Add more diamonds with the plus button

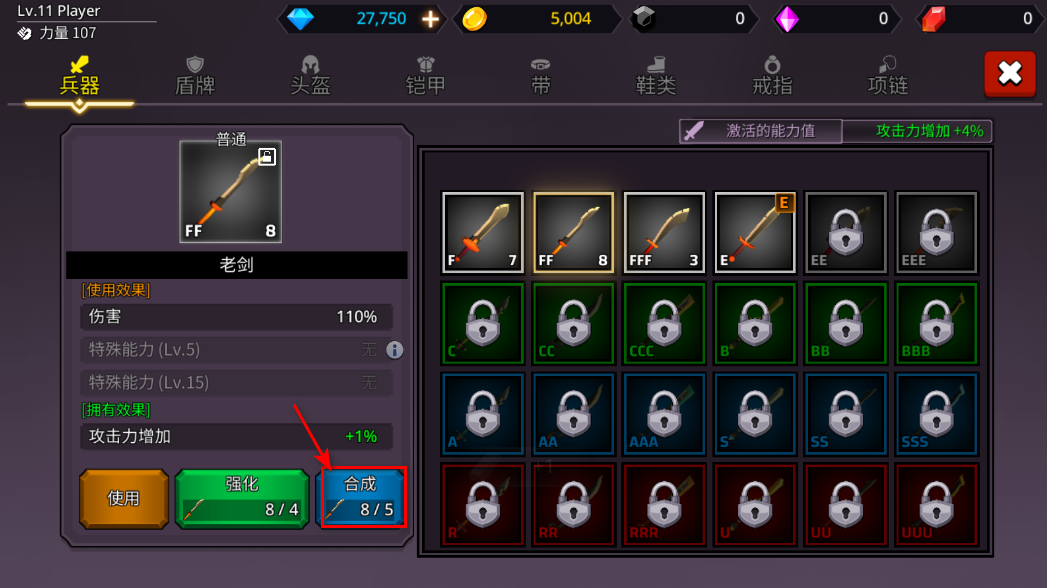click(430, 18)
